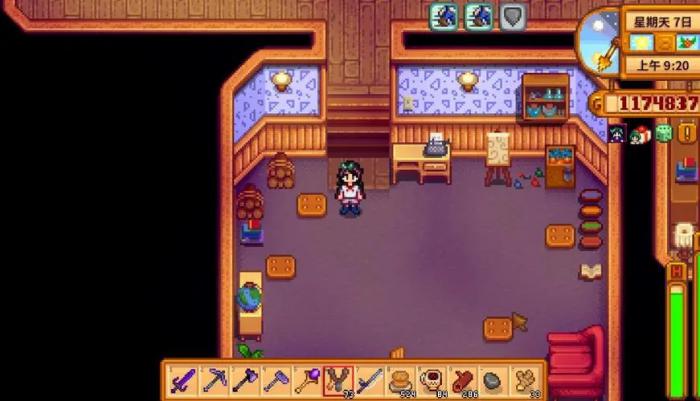
Task: Select the purple-orb scepter slot
Action: click(307, 381)
